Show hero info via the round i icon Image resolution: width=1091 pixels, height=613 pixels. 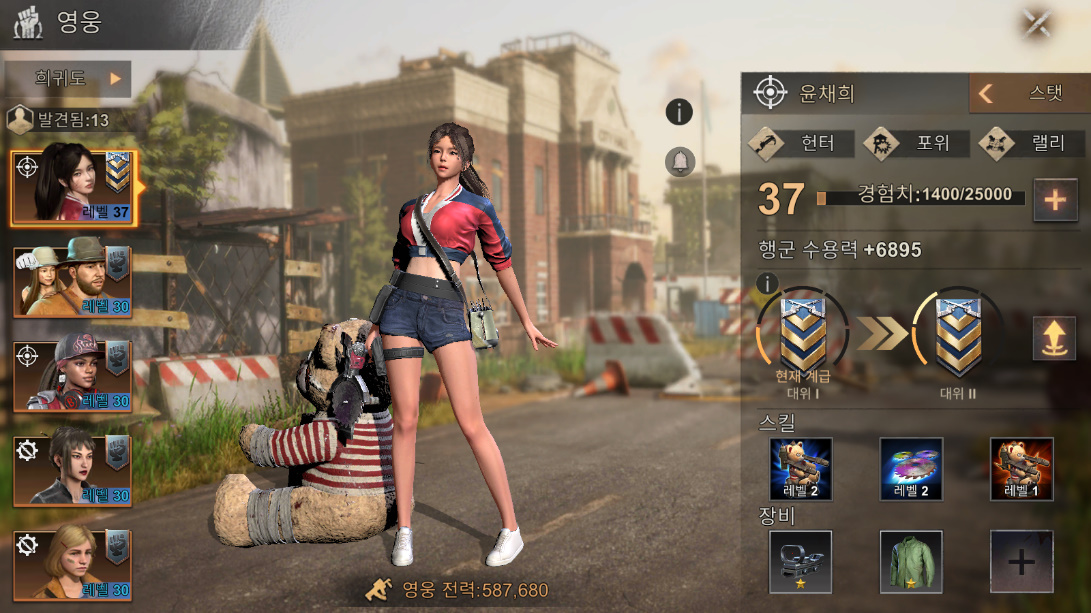(679, 112)
